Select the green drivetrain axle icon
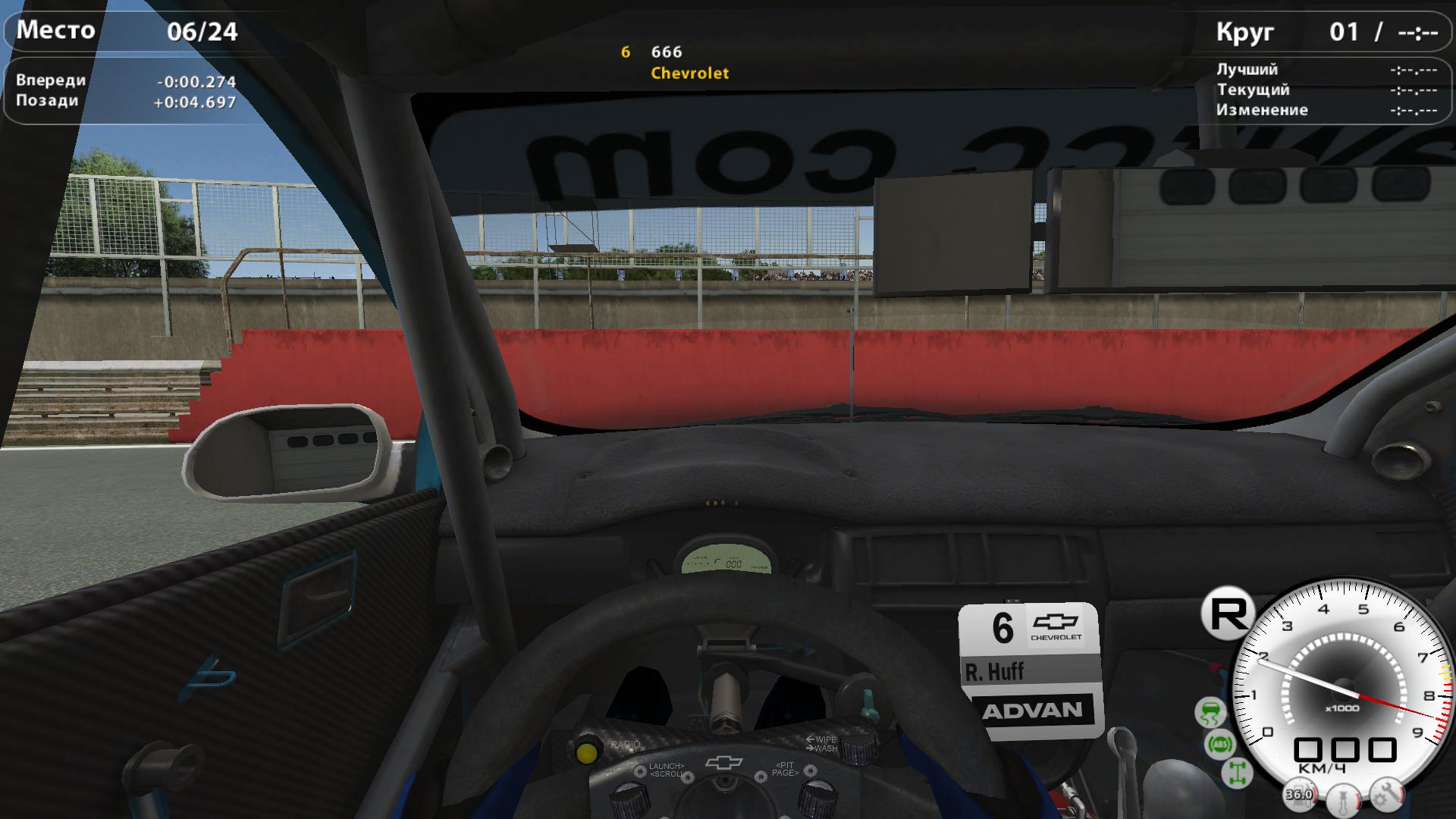The height and width of the screenshot is (819, 1456). [x=1238, y=773]
